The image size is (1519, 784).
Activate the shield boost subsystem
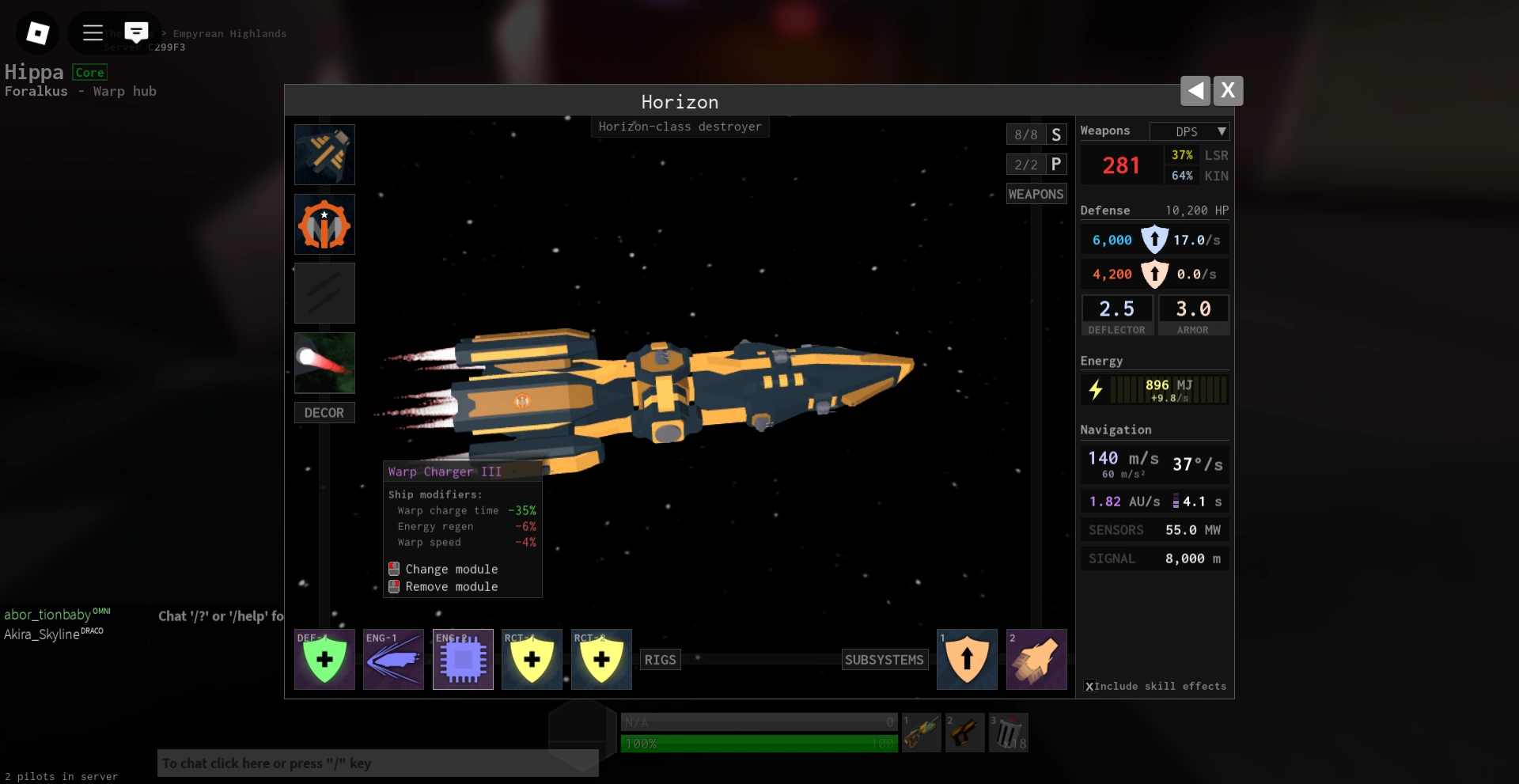pyautogui.click(x=967, y=659)
